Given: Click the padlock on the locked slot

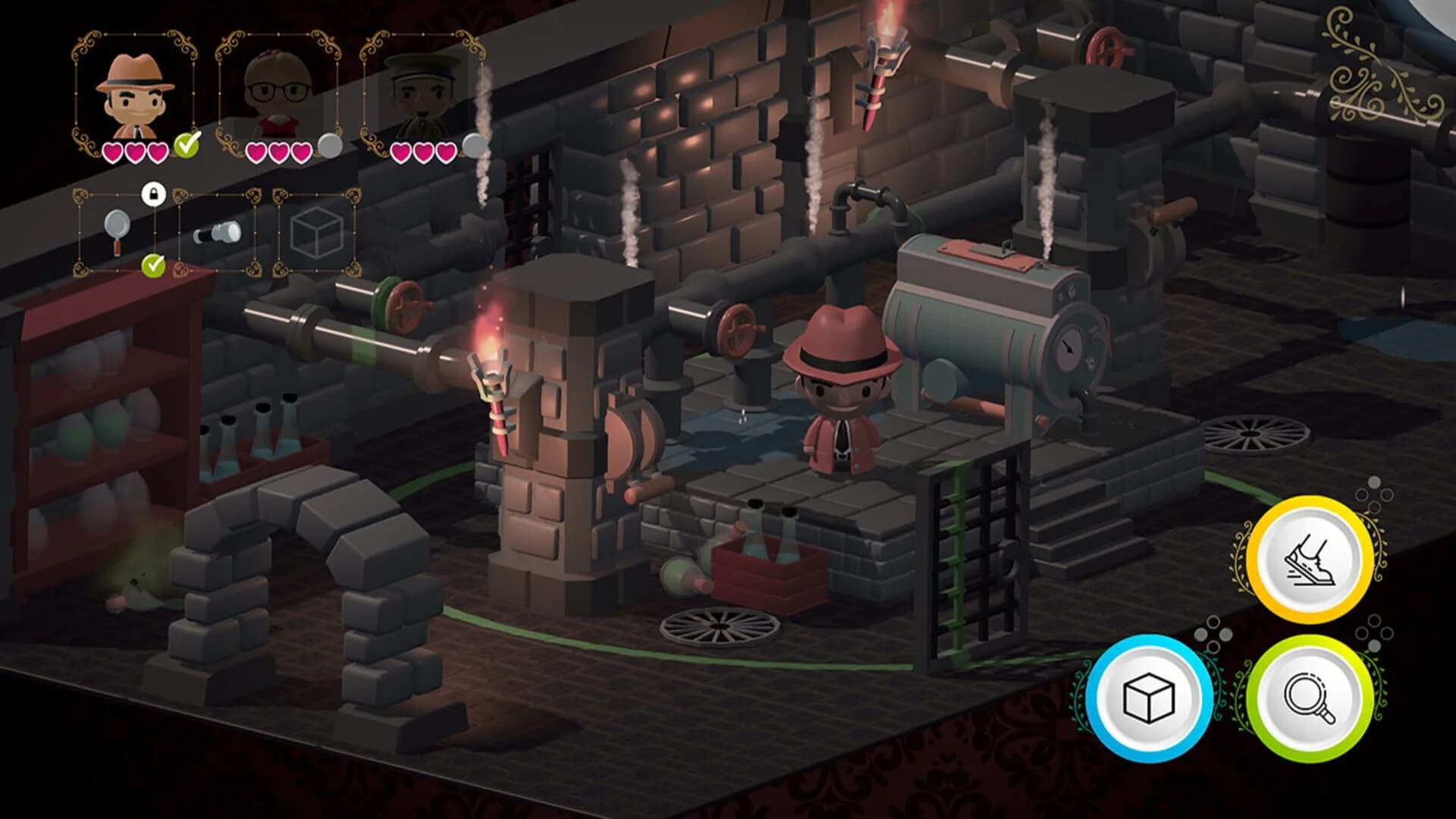Looking at the screenshot, I should pos(155,196).
